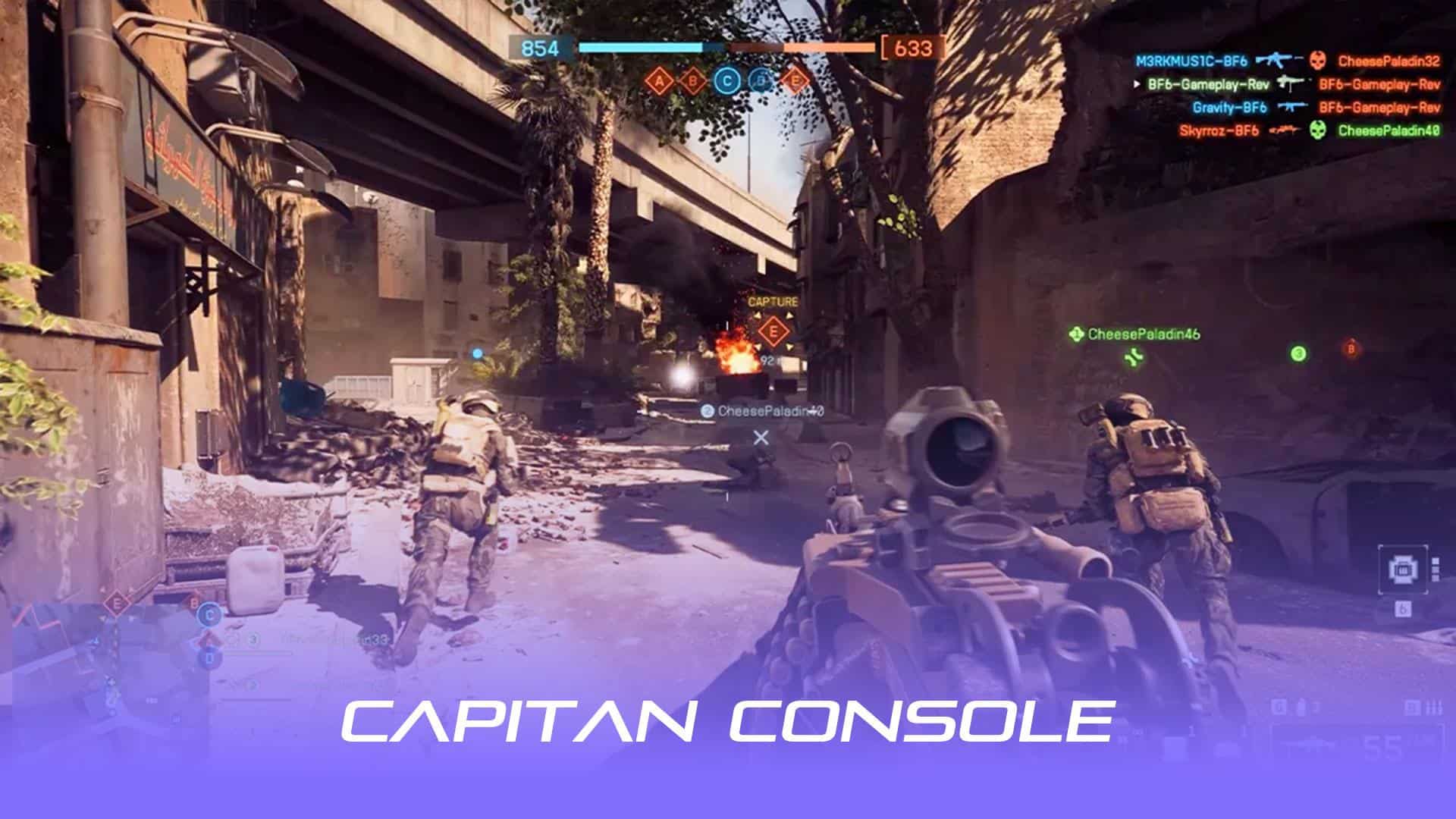Open the minimap
The width and height of the screenshot is (1456, 819).
point(106,667)
